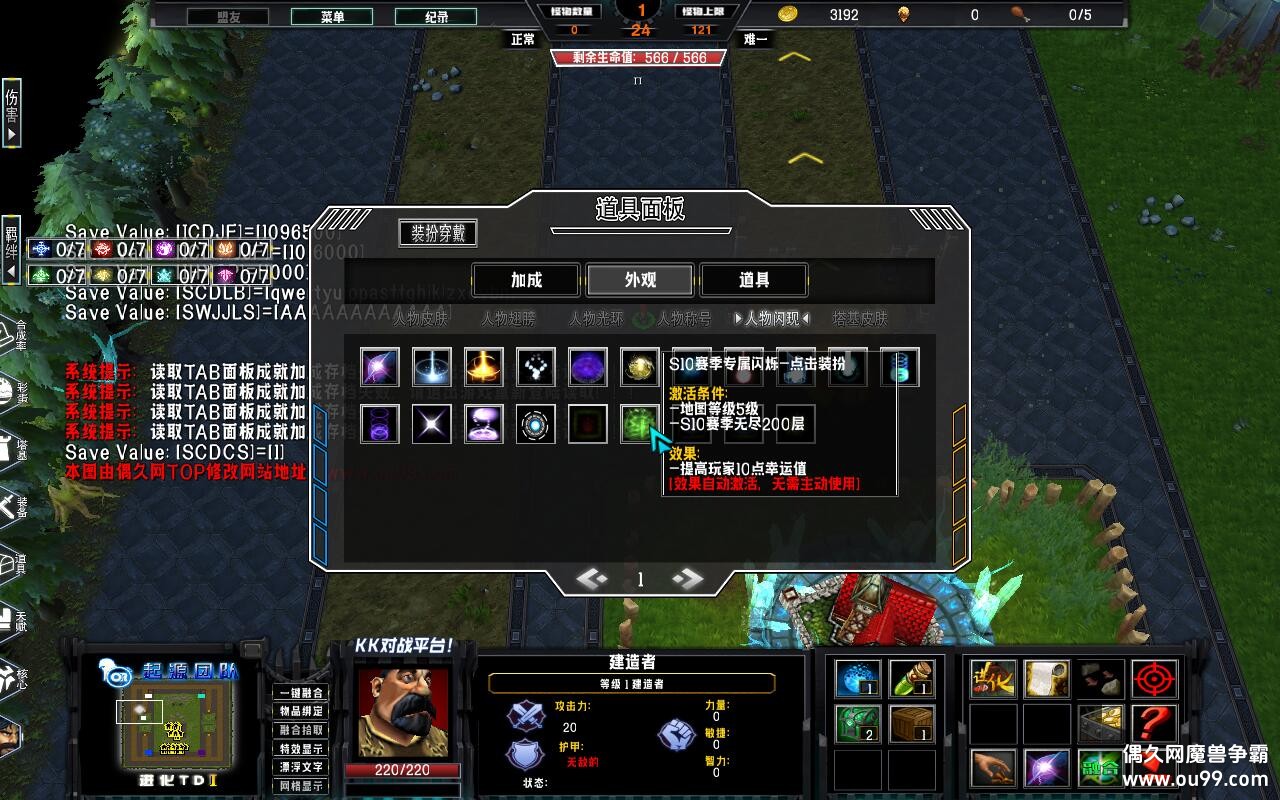Screen dimensions: 1280x800
Task: Click the left page arrow below the effect grid
Action: point(592,578)
